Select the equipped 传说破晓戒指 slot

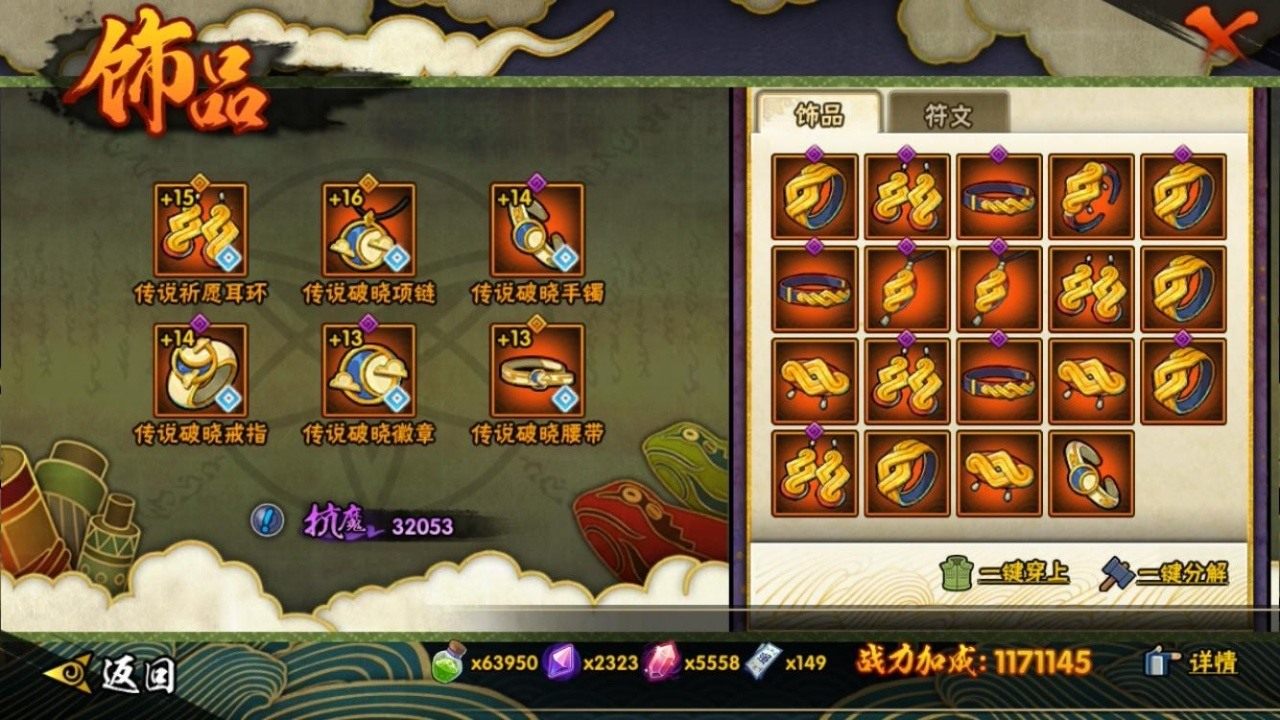200,371
